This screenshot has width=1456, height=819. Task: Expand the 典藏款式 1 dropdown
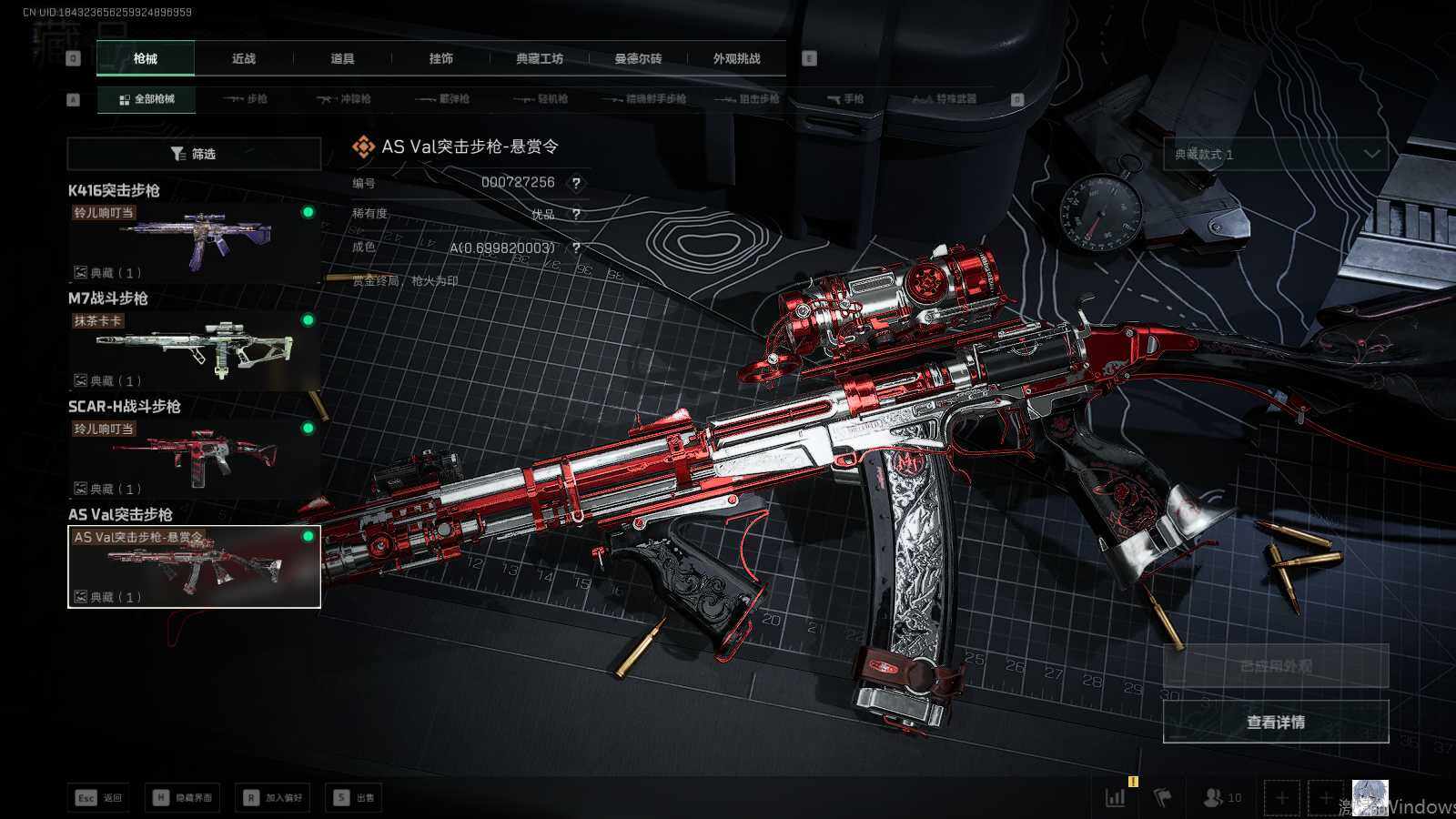pos(1276,155)
